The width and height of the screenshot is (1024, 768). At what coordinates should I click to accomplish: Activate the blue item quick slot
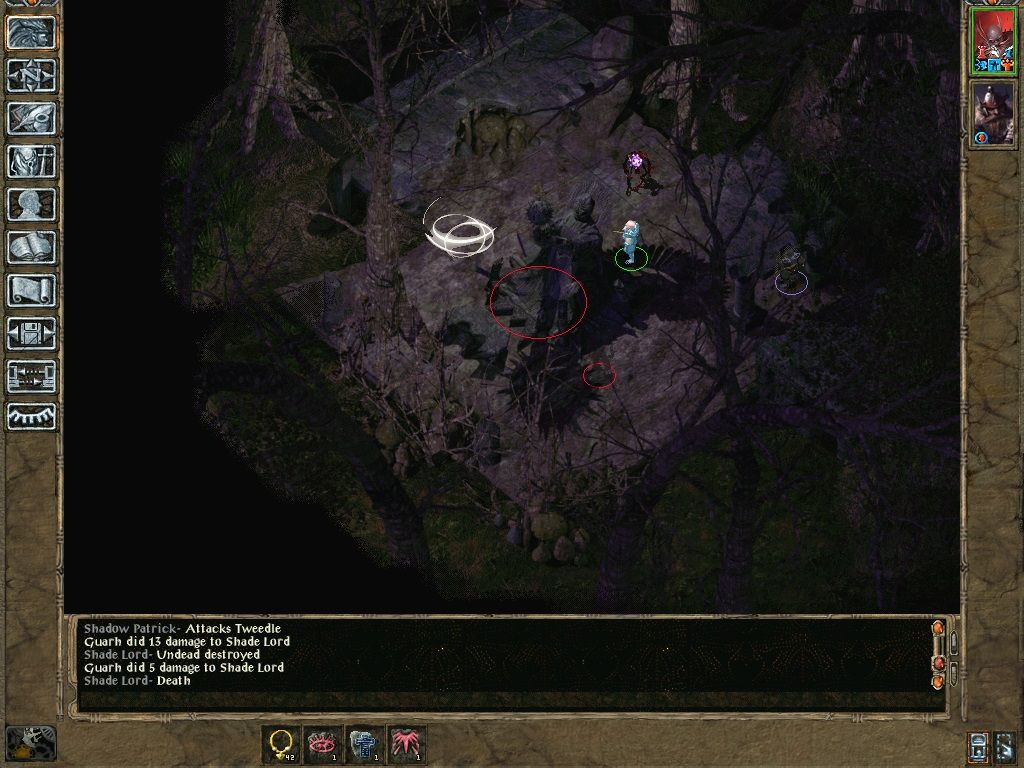(365, 744)
